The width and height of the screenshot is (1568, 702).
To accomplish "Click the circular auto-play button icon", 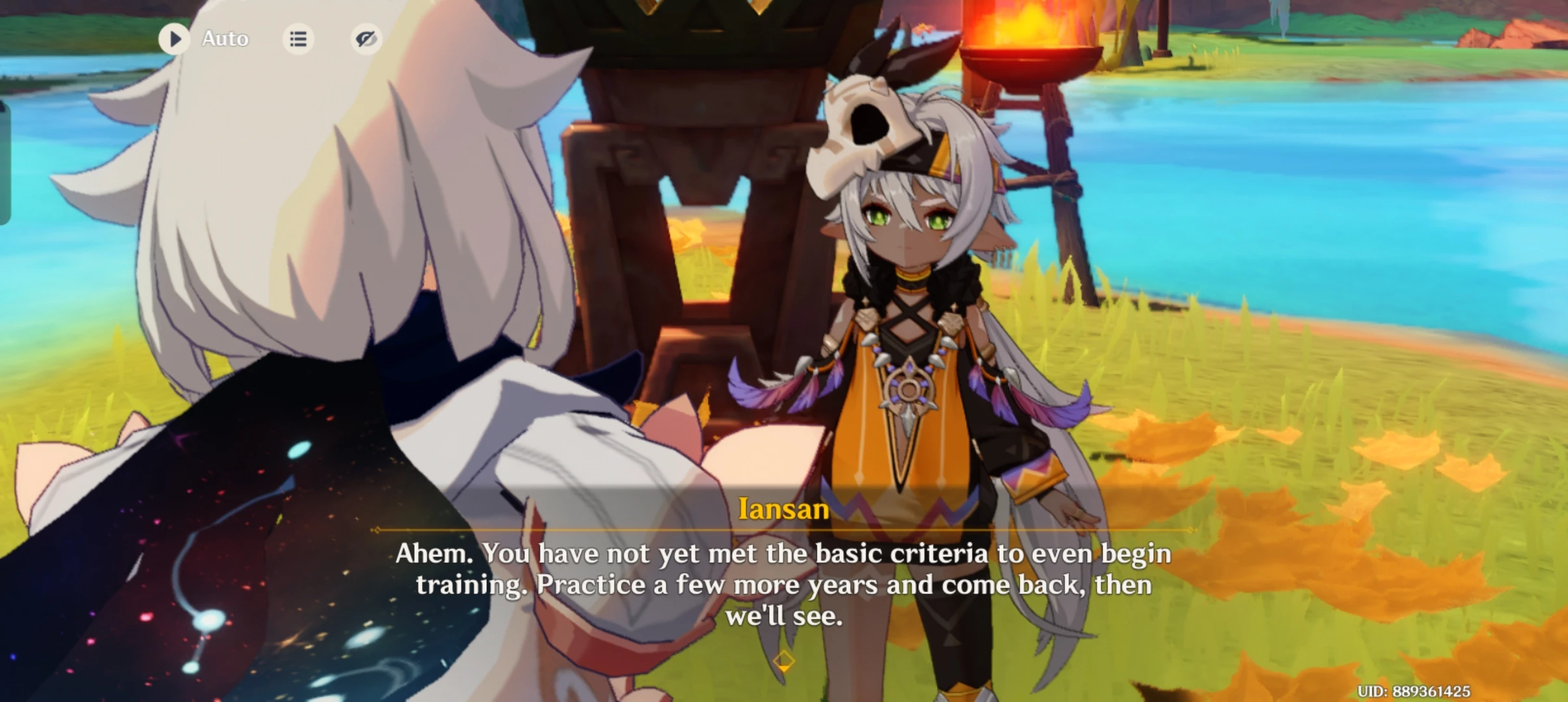I will (174, 39).
